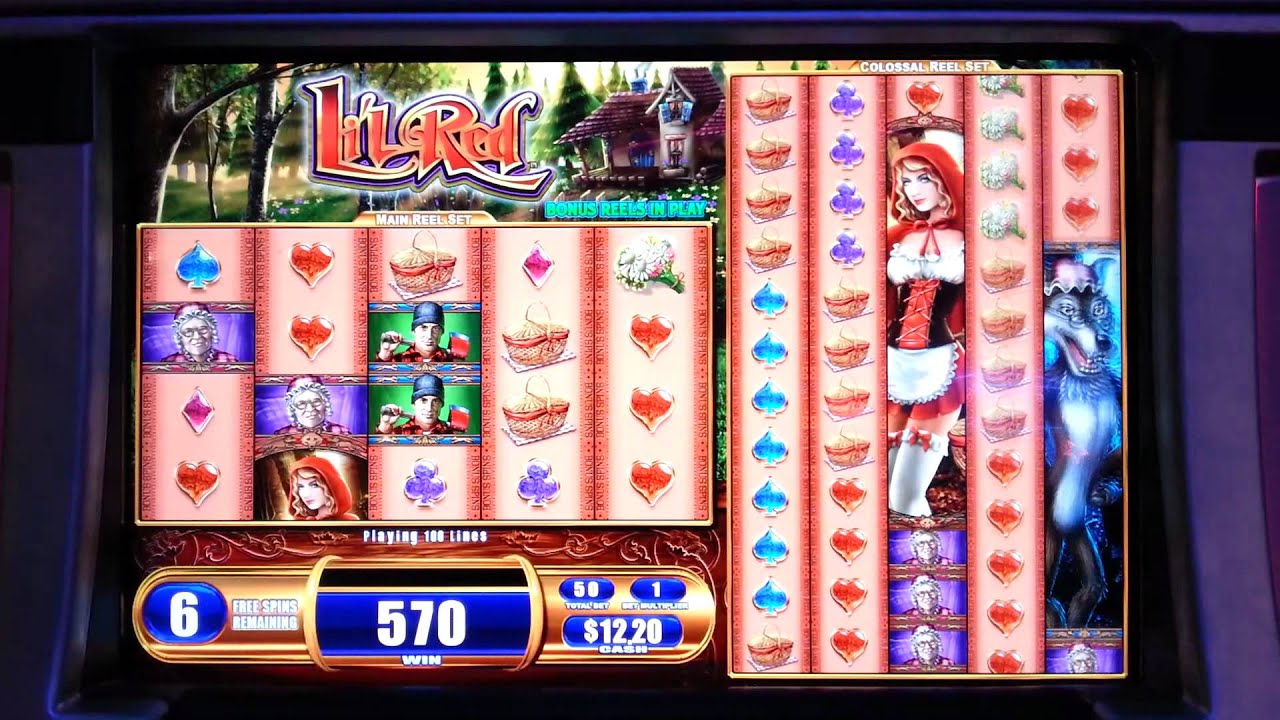Select the Total Bet 50 pill
The height and width of the screenshot is (720, 1280).
point(585,589)
